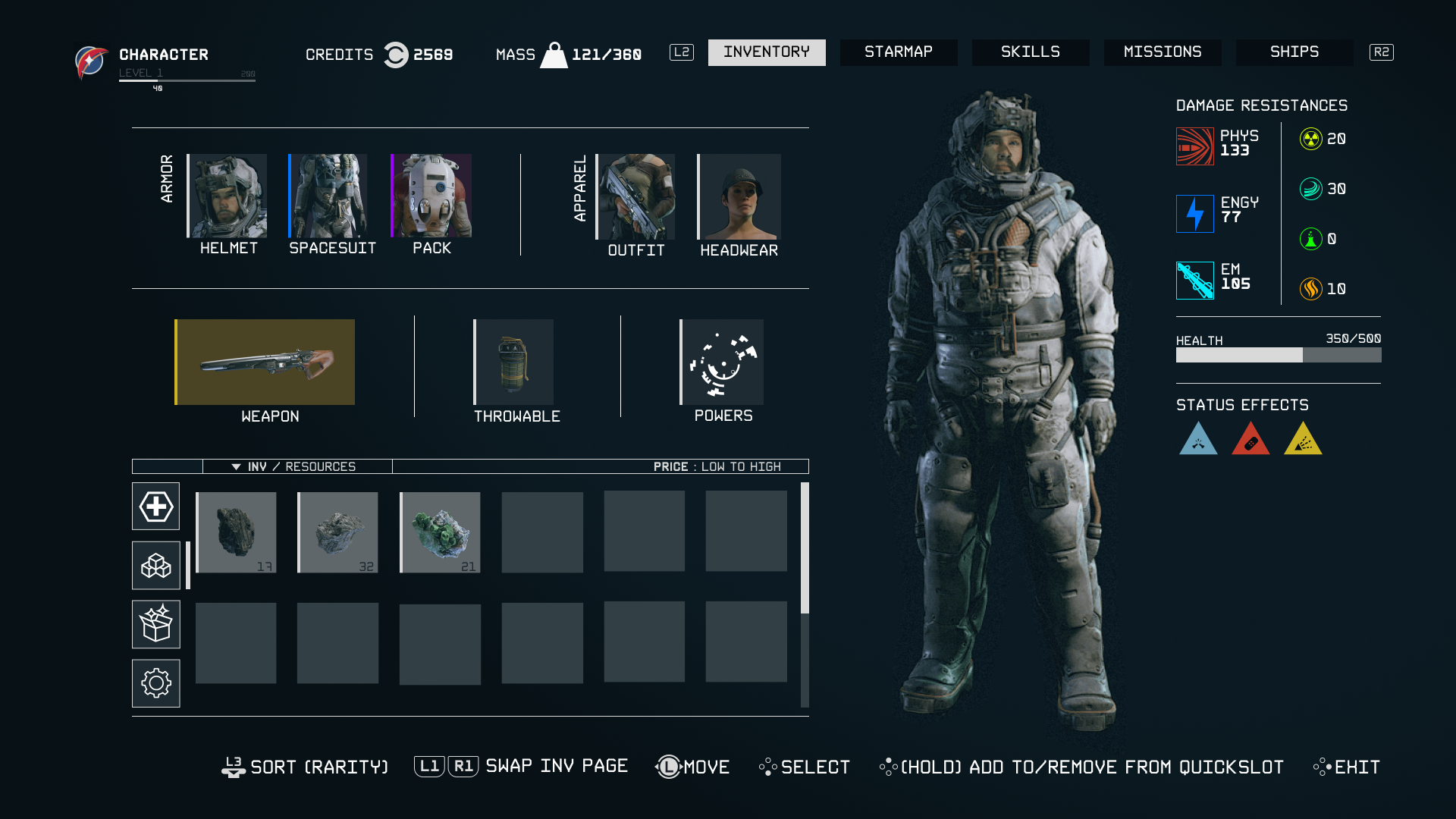Select the aid/med kit category icon

(x=155, y=506)
